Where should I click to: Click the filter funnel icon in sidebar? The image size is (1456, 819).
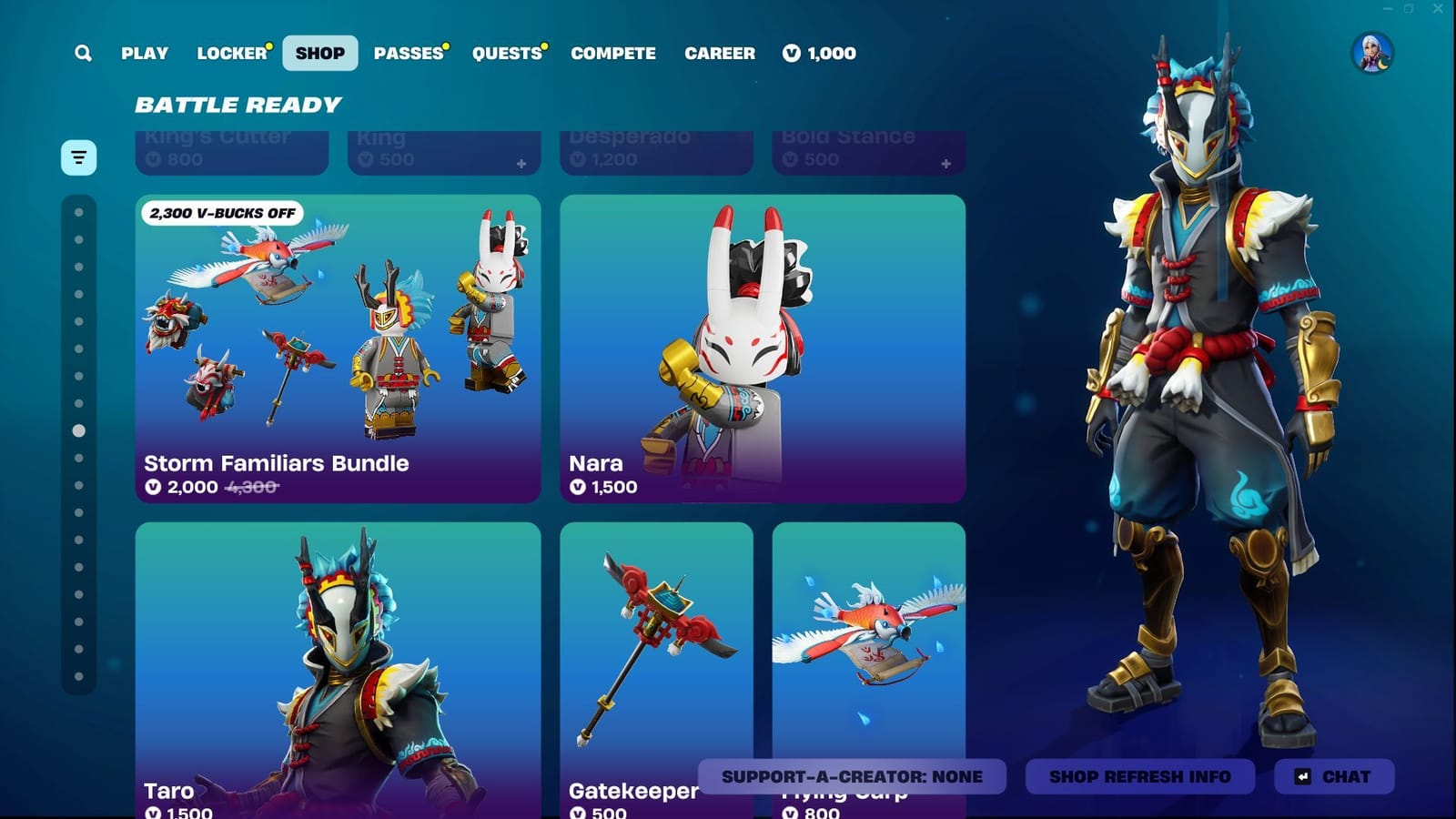tap(77, 157)
